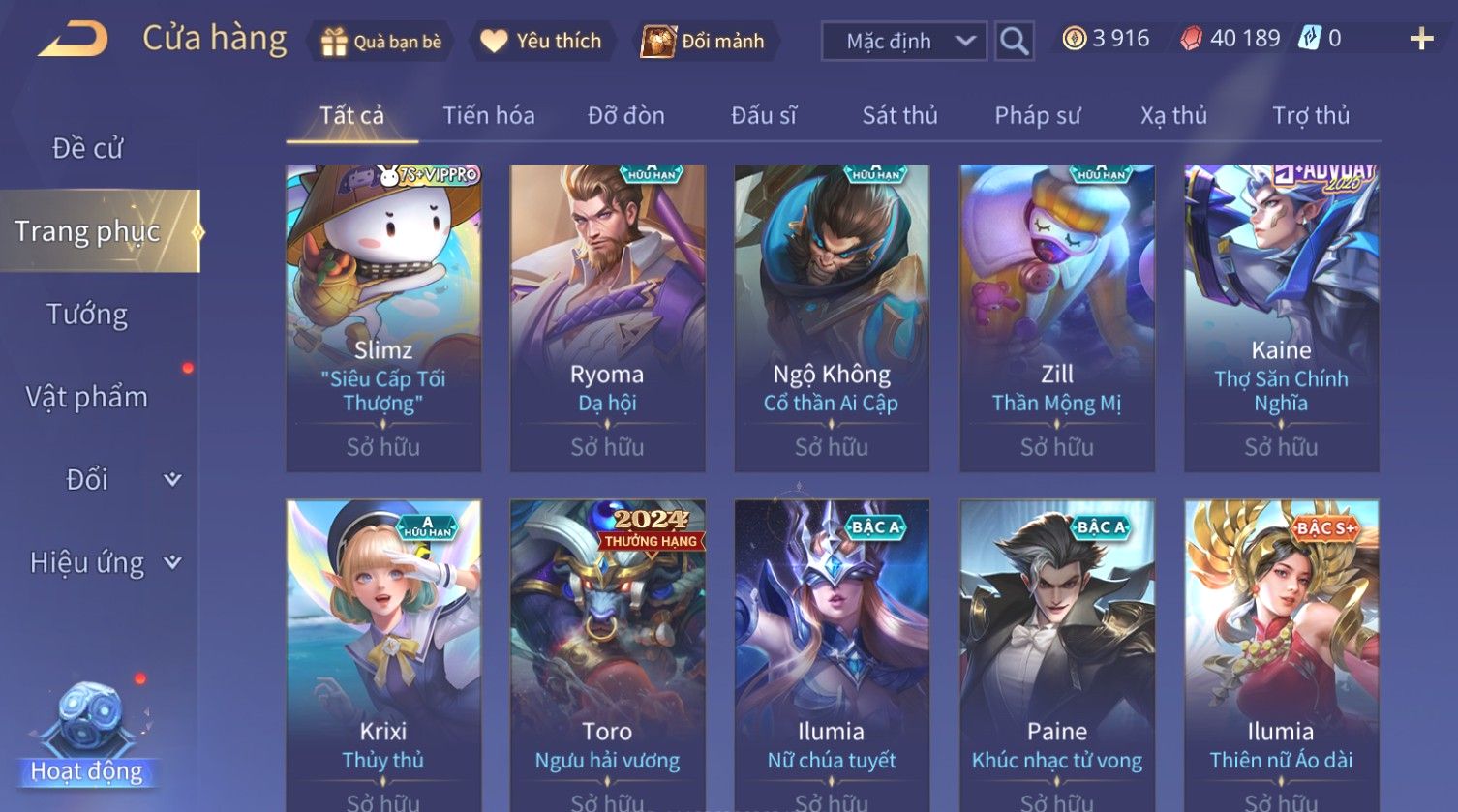Image resolution: width=1458 pixels, height=812 pixels.
Task: Open Đổi mảnh fragment exchange
Action: (x=704, y=42)
